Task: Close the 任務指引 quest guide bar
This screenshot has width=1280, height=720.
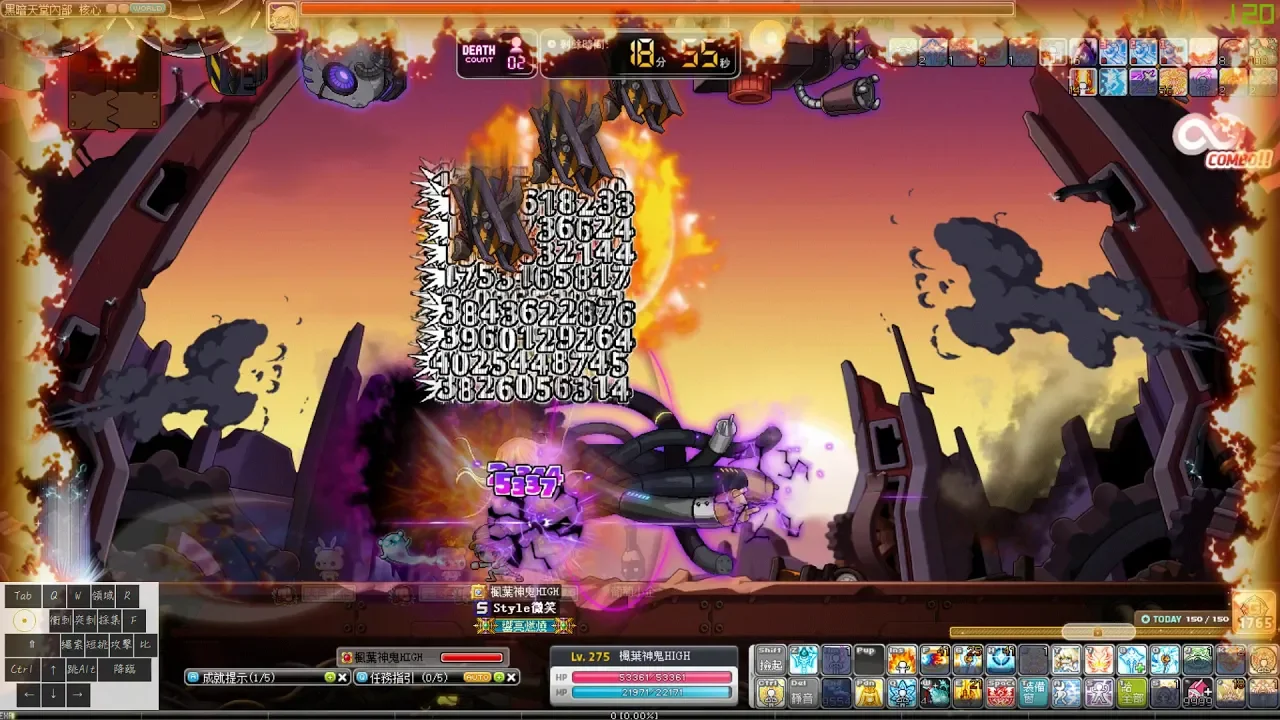Action: [511, 677]
